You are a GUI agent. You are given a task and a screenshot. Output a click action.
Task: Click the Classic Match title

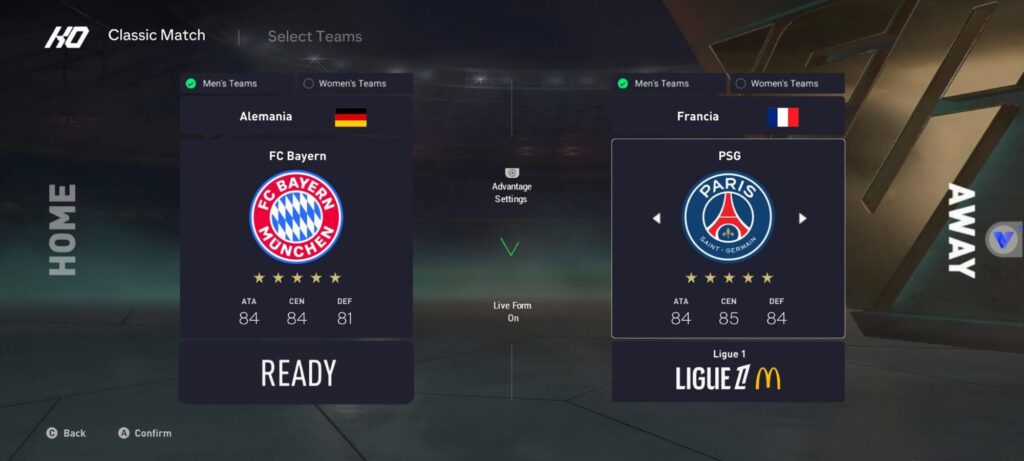[x=156, y=36]
